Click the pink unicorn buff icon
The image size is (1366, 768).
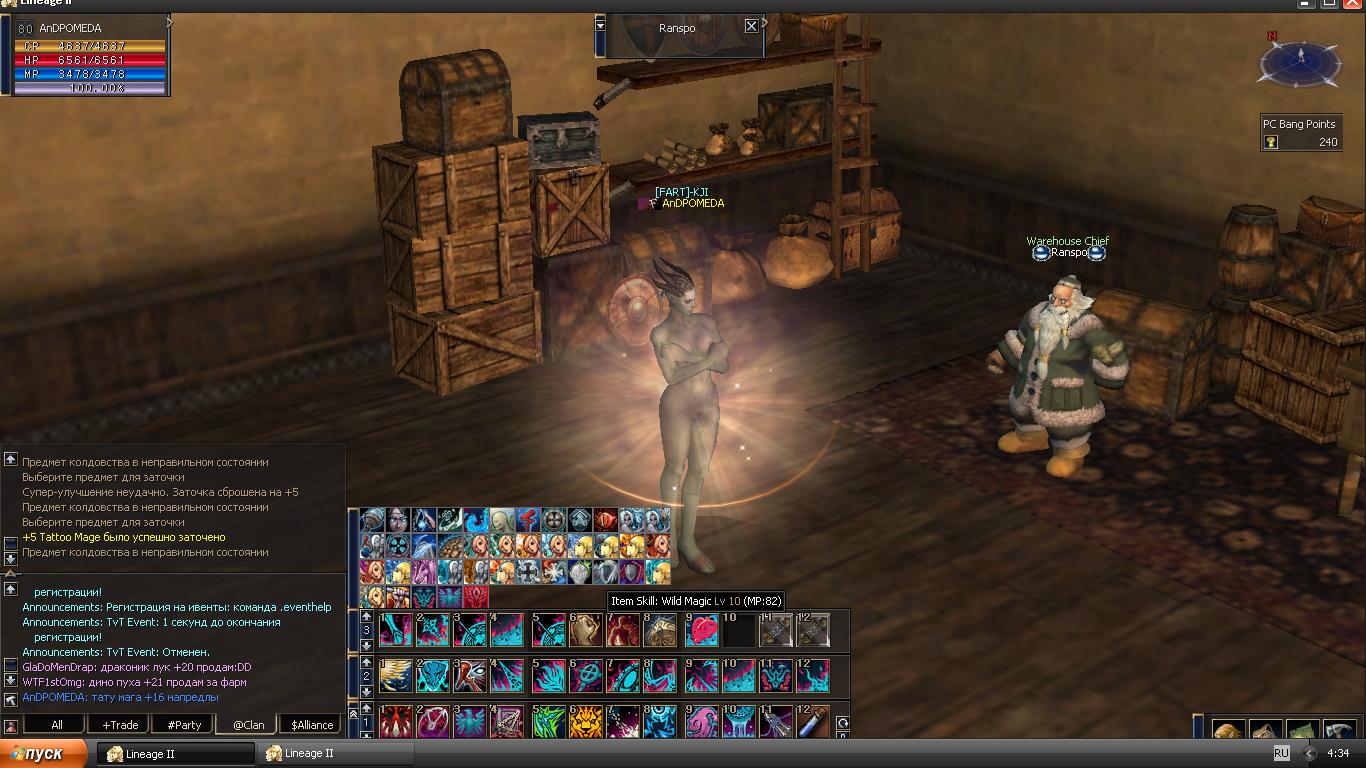point(424,572)
